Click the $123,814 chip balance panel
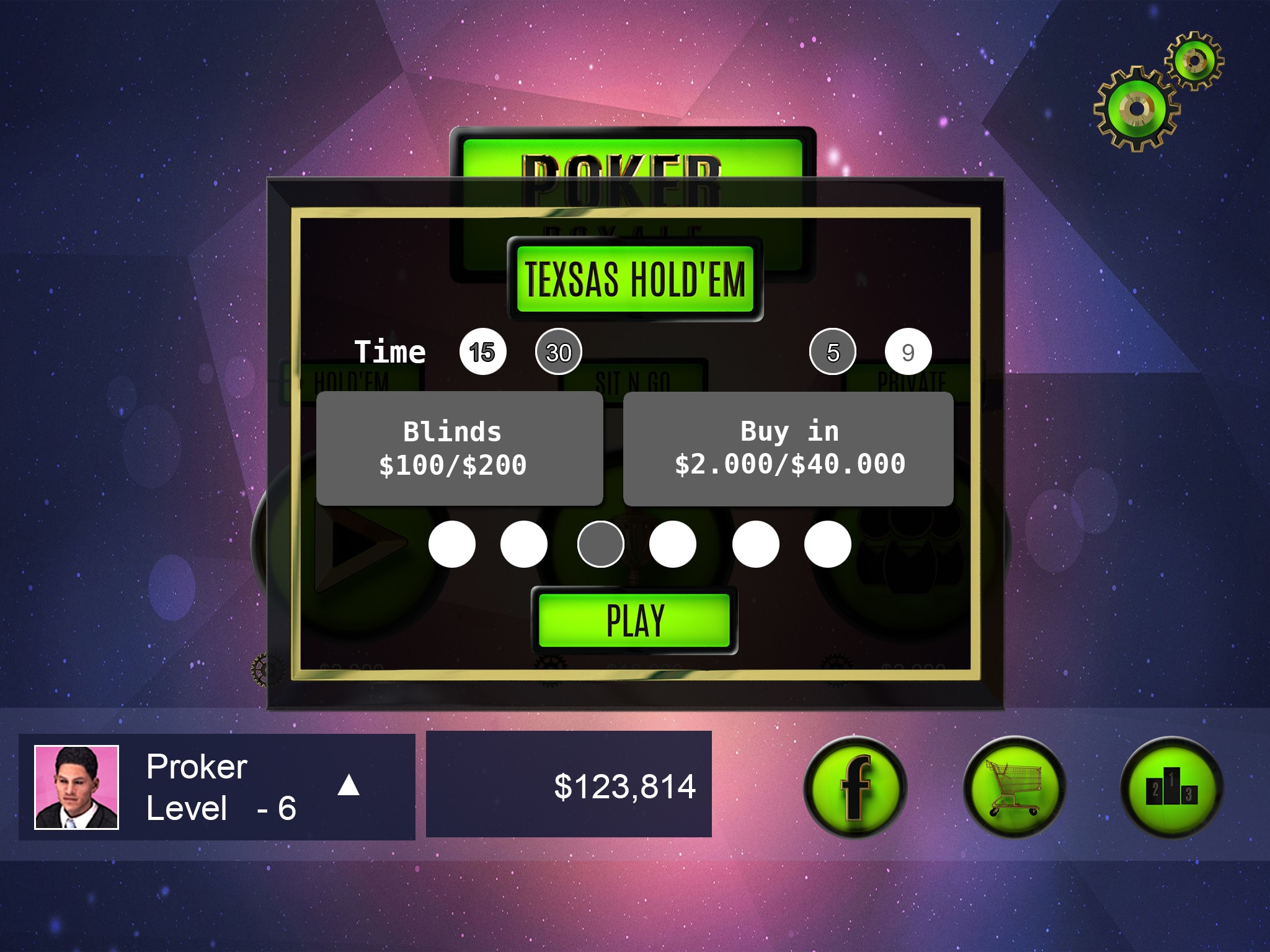This screenshot has height=952, width=1270. [x=569, y=785]
